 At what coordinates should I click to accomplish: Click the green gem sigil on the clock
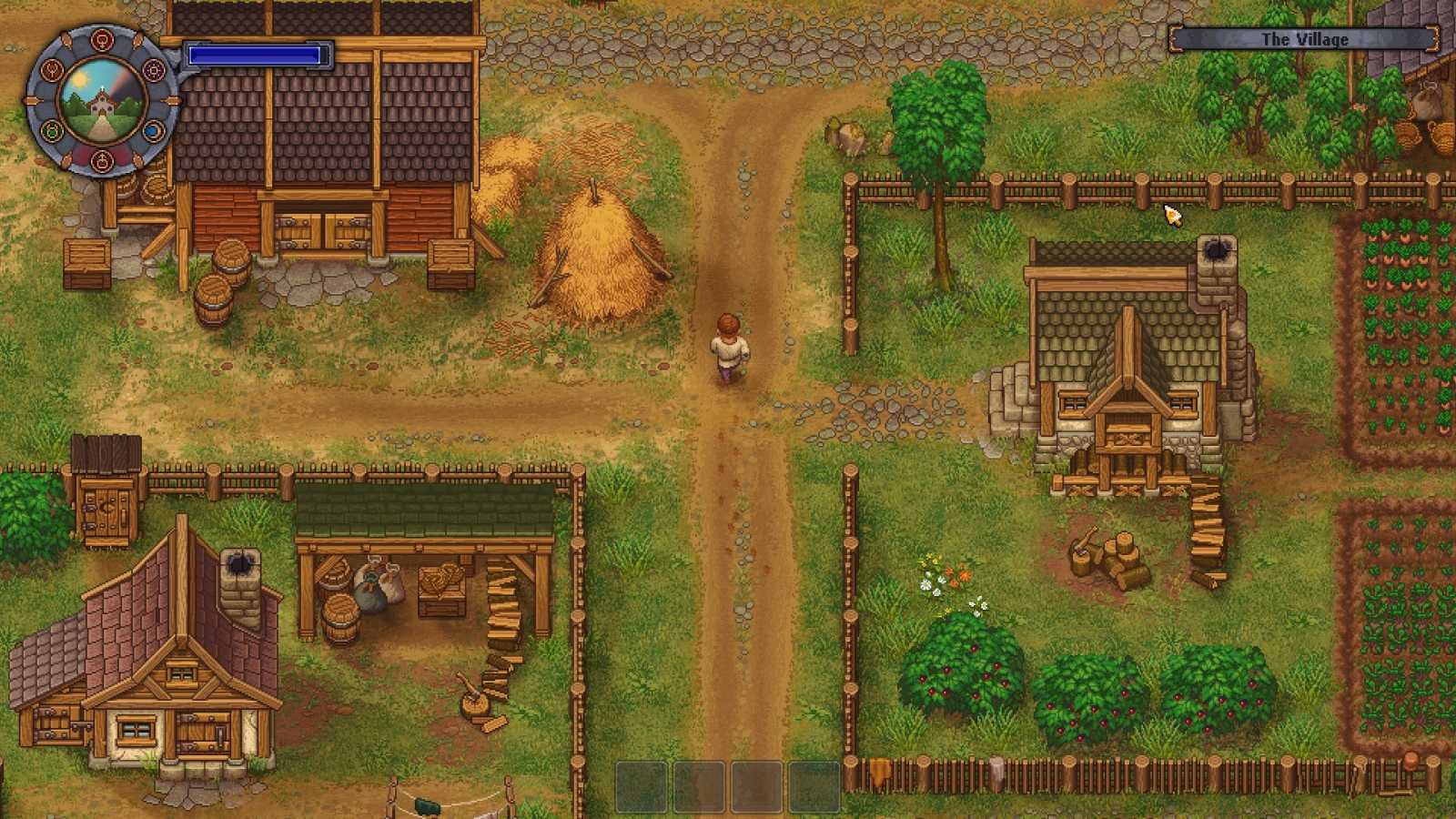coord(51,132)
